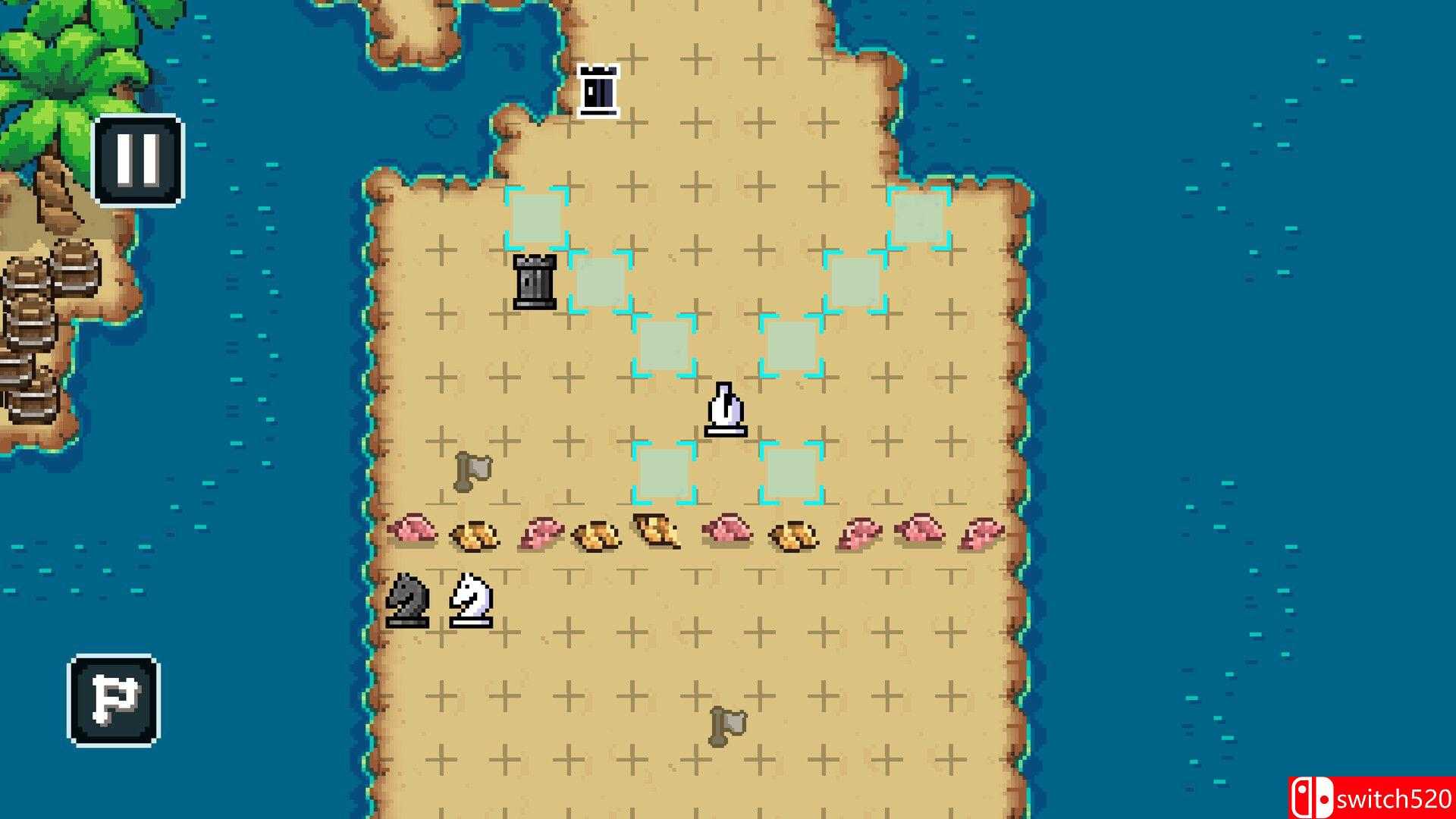Select the black rook at the top beach

pyautogui.click(x=598, y=89)
